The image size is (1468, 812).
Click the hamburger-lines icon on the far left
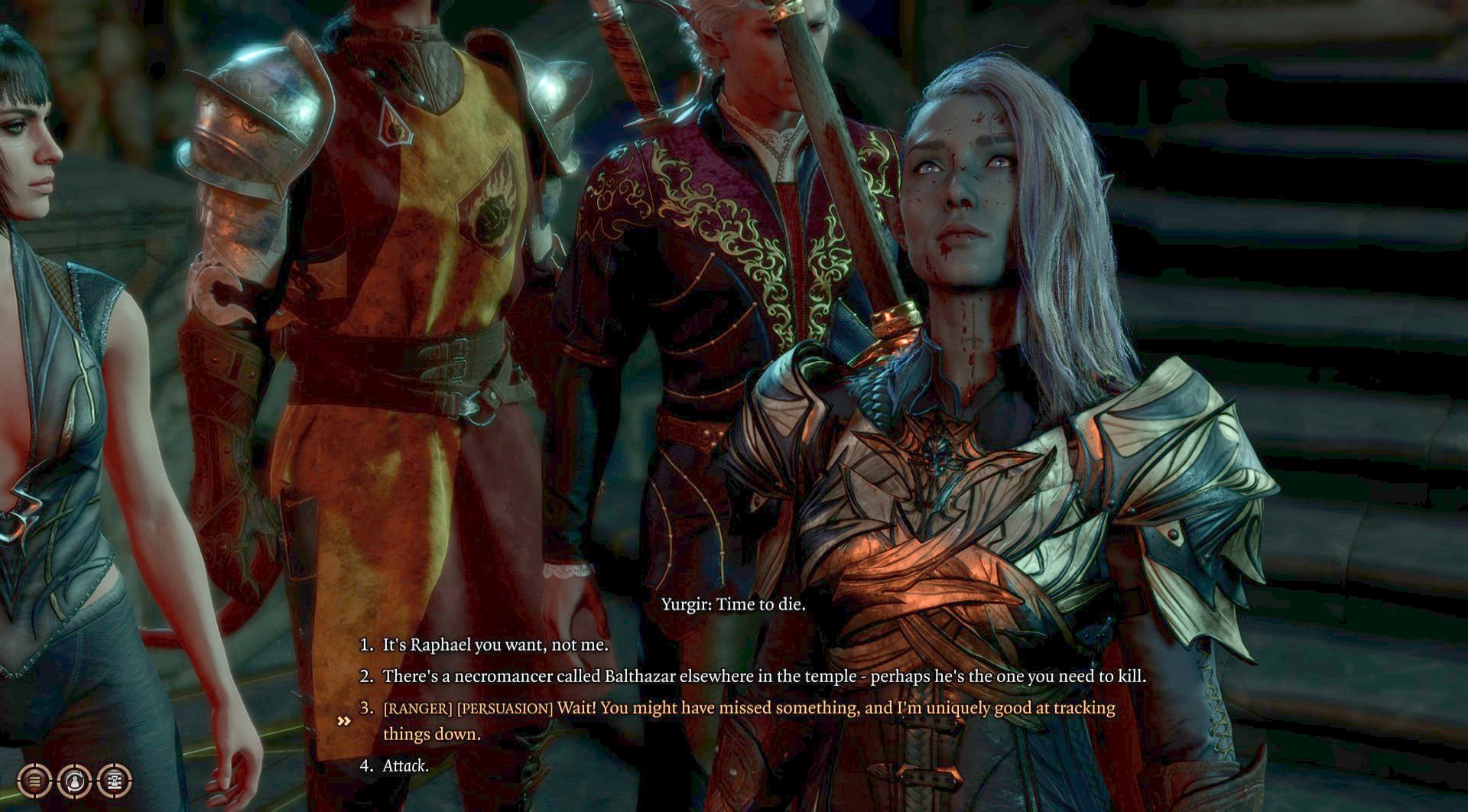click(34, 780)
